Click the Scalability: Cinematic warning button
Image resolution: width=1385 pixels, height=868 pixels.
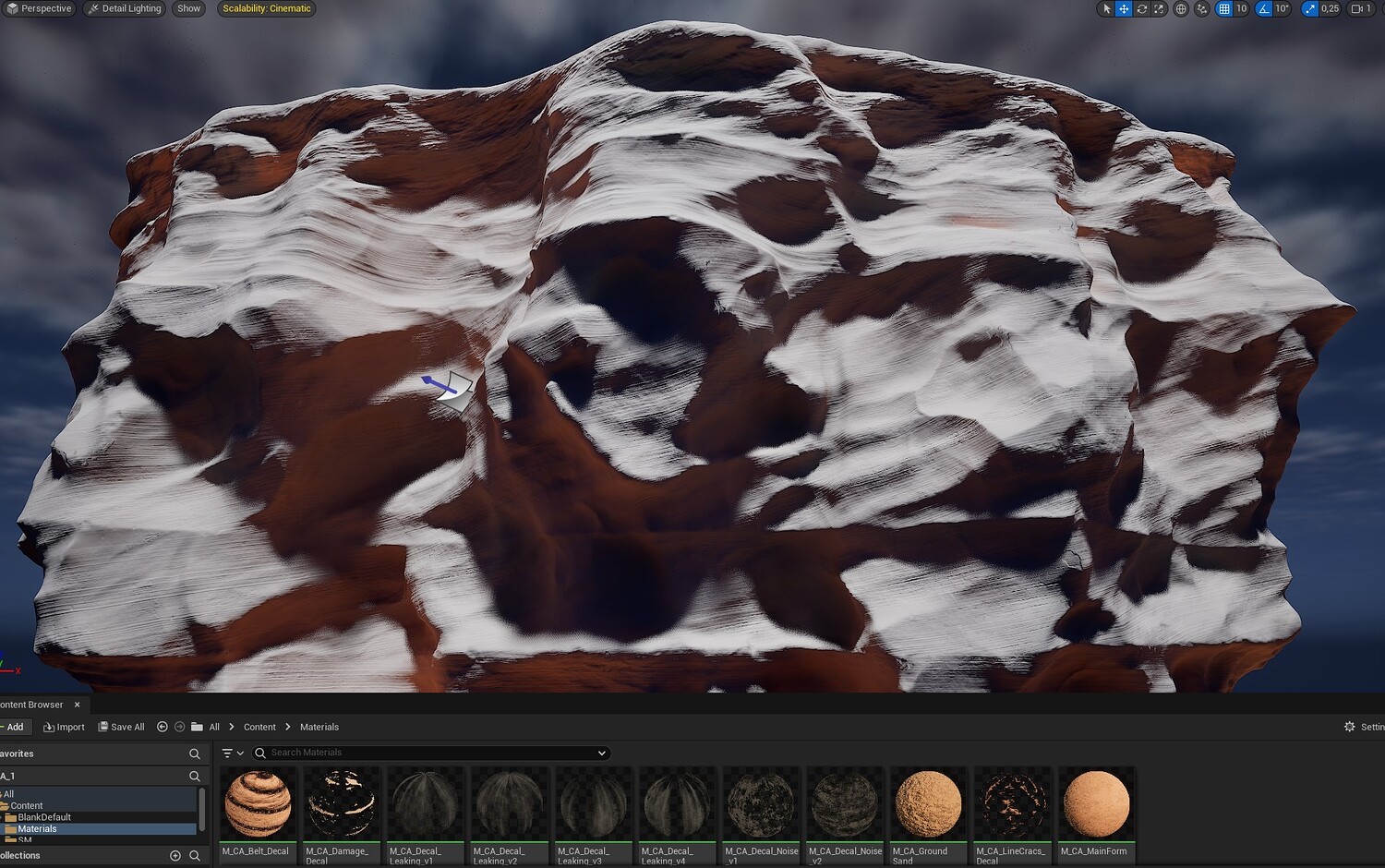pos(267,8)
